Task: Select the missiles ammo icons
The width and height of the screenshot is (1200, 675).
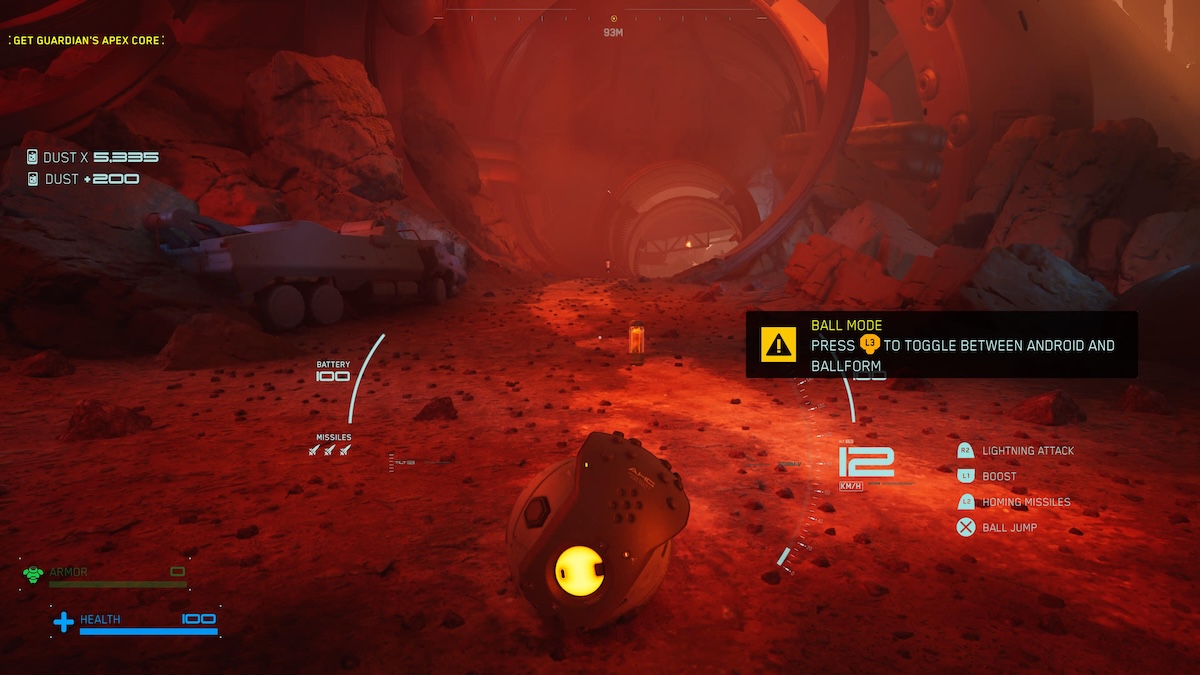Action: point(329,451)
